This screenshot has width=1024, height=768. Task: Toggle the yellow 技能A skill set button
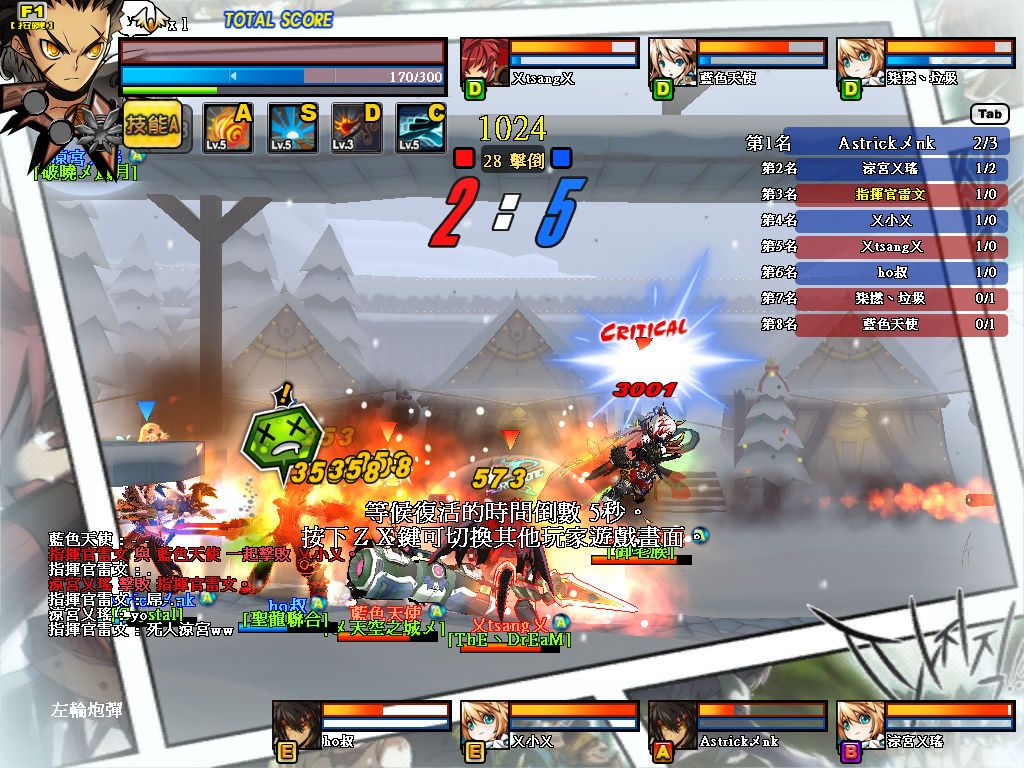[x=152, y=126]
